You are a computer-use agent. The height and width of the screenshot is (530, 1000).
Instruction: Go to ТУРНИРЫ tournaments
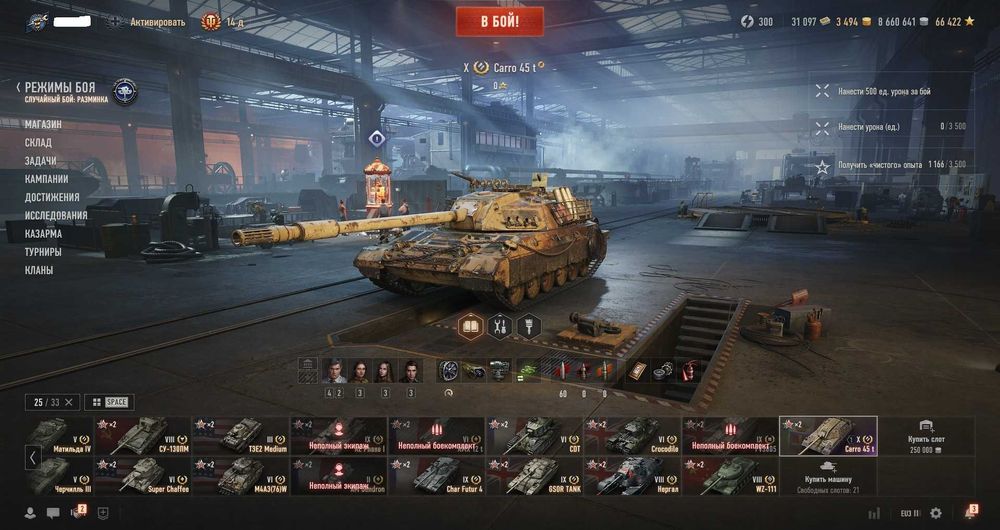point(43,252)
